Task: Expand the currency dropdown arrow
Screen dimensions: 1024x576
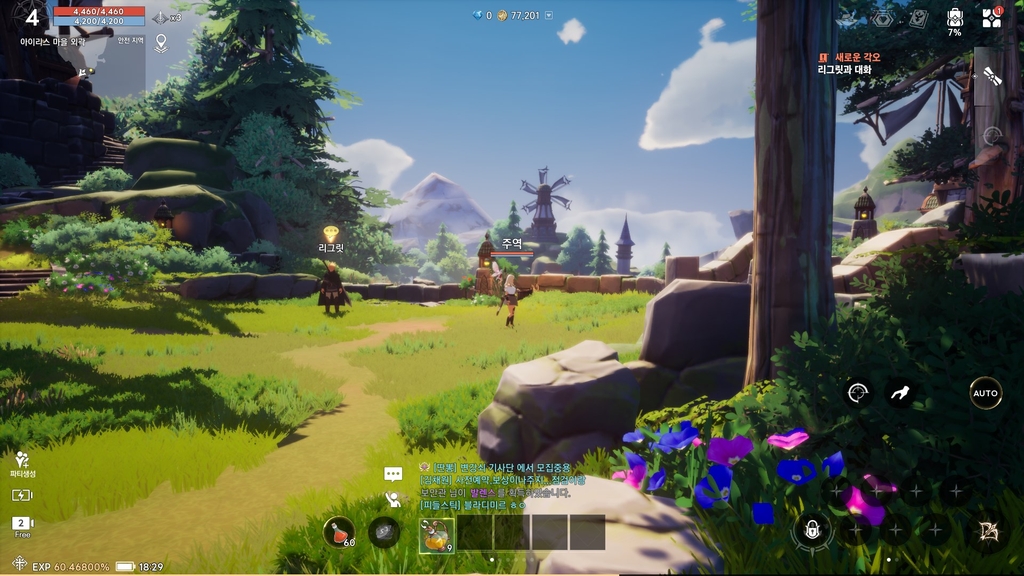Action: (x=548, y=15)
